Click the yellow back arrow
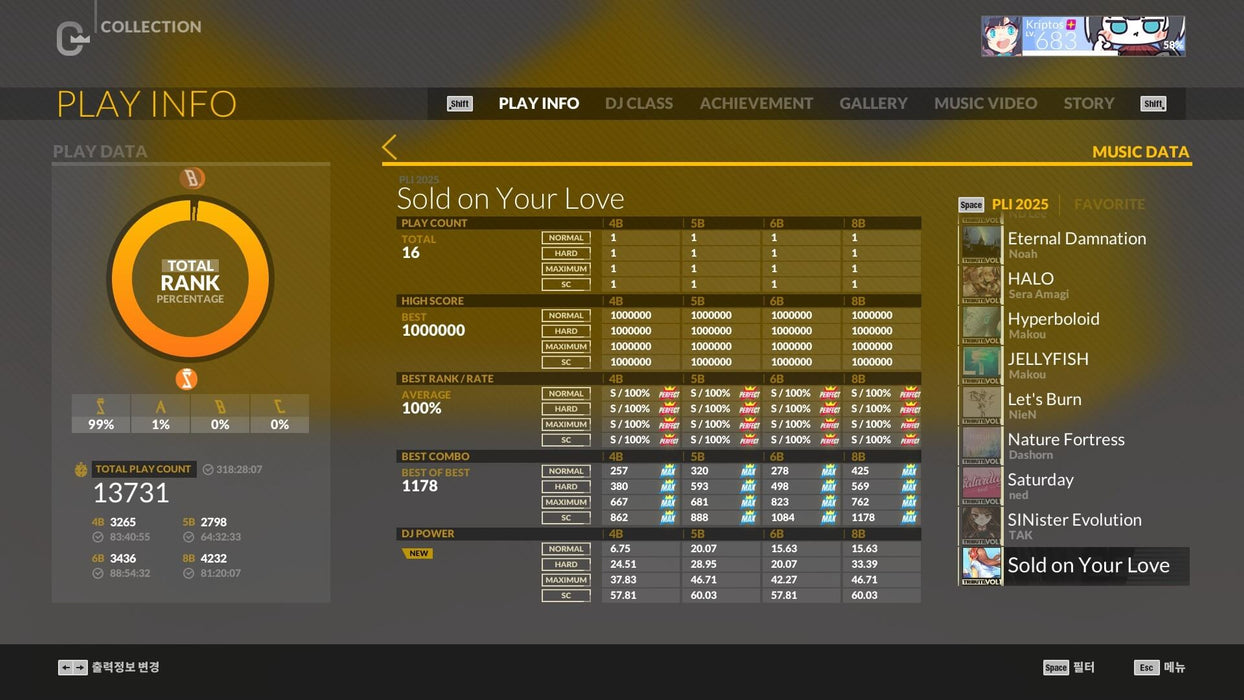Viewport: 1244px width, 700px height. 390,148
